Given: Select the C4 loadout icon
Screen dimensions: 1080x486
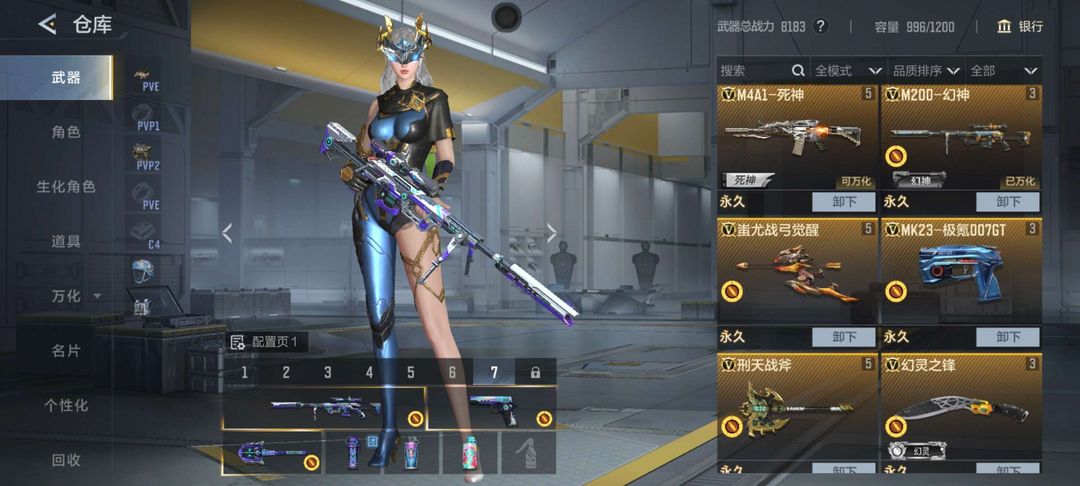Looking at the screenshot, I should (x=146, y=232).
